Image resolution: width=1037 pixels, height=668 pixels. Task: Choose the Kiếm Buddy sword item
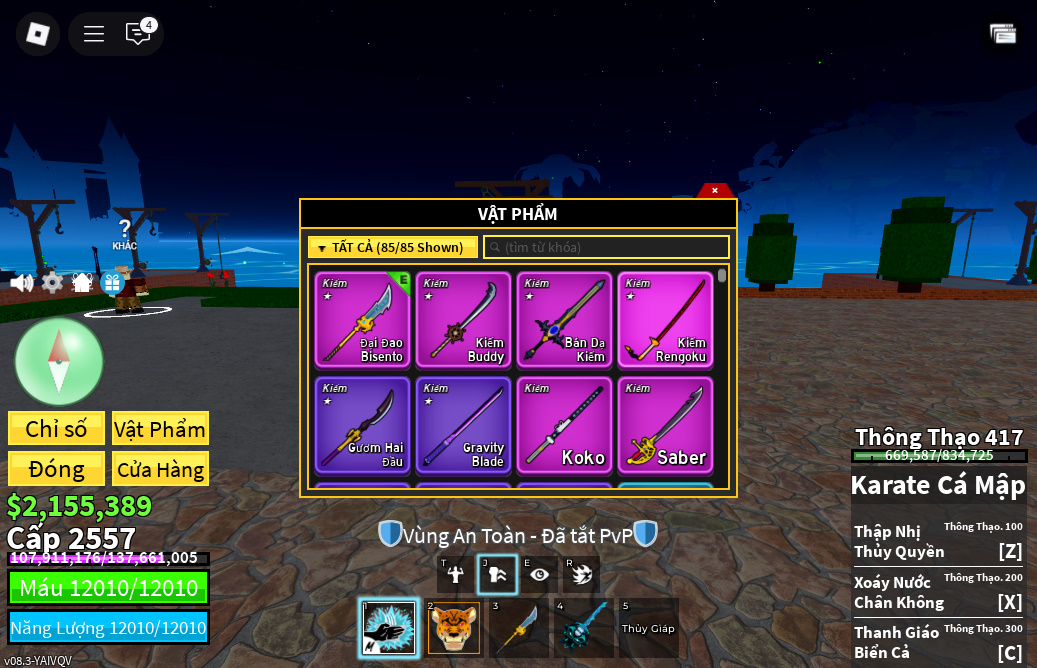(463, 320)
